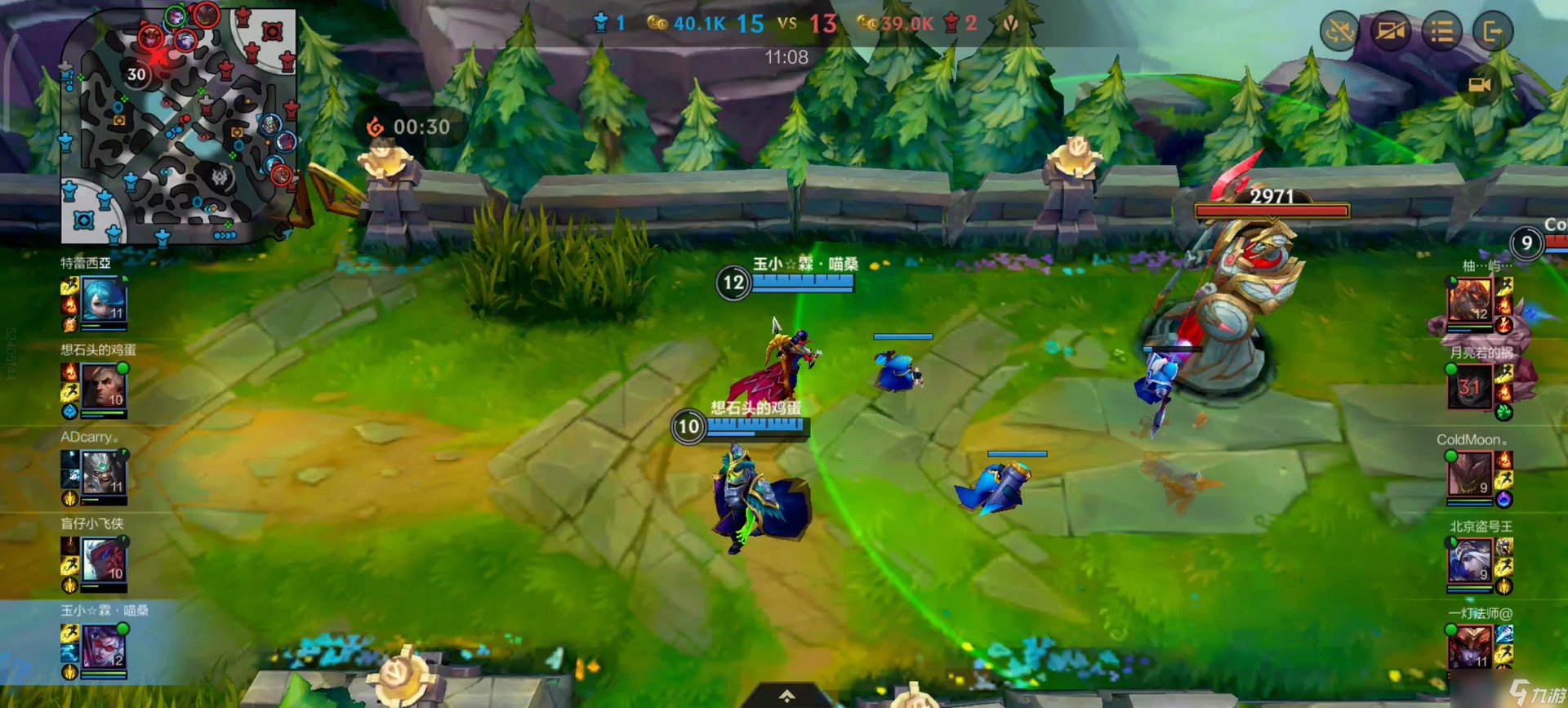Click the tower icon next to the red 2
The width and height of the screenshot is (1568, 708).
[951, 24]
